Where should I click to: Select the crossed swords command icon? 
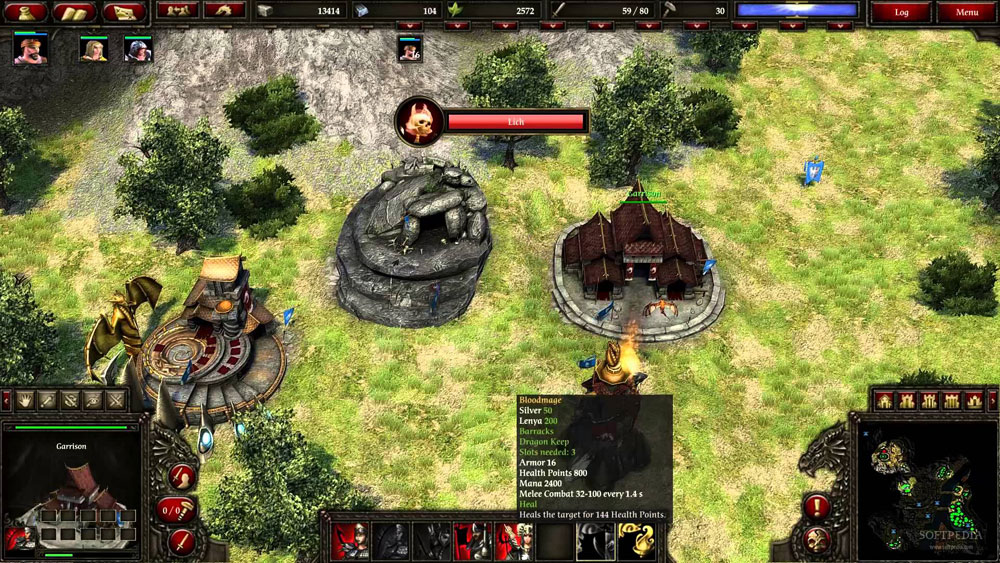[x=117, y=401]
